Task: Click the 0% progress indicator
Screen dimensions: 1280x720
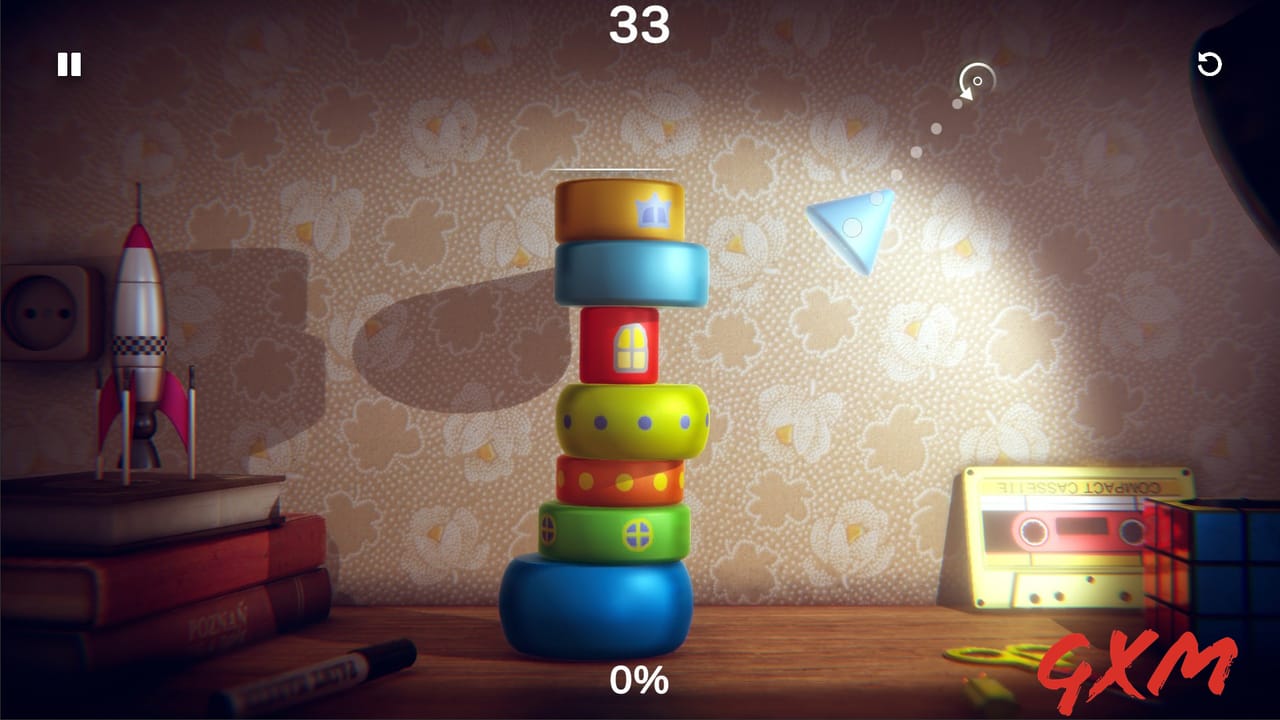Action: tap(640, 682)
